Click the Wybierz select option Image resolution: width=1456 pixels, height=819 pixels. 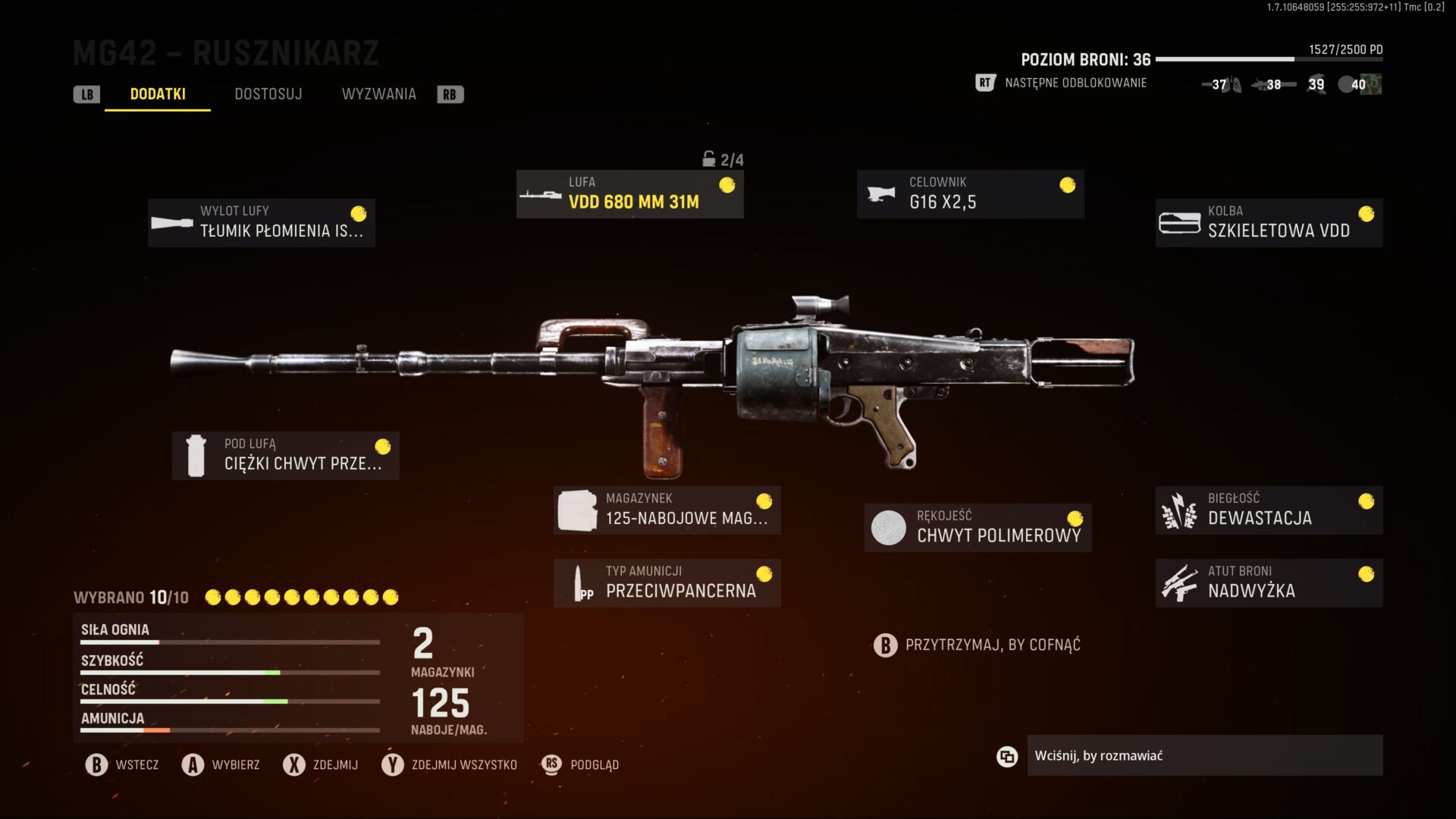pos(221,764)
